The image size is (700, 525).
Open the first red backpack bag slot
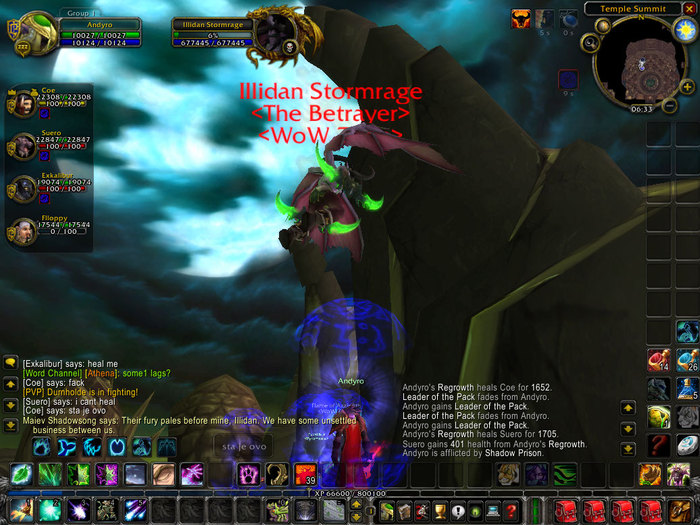click(x=566, y=511)
